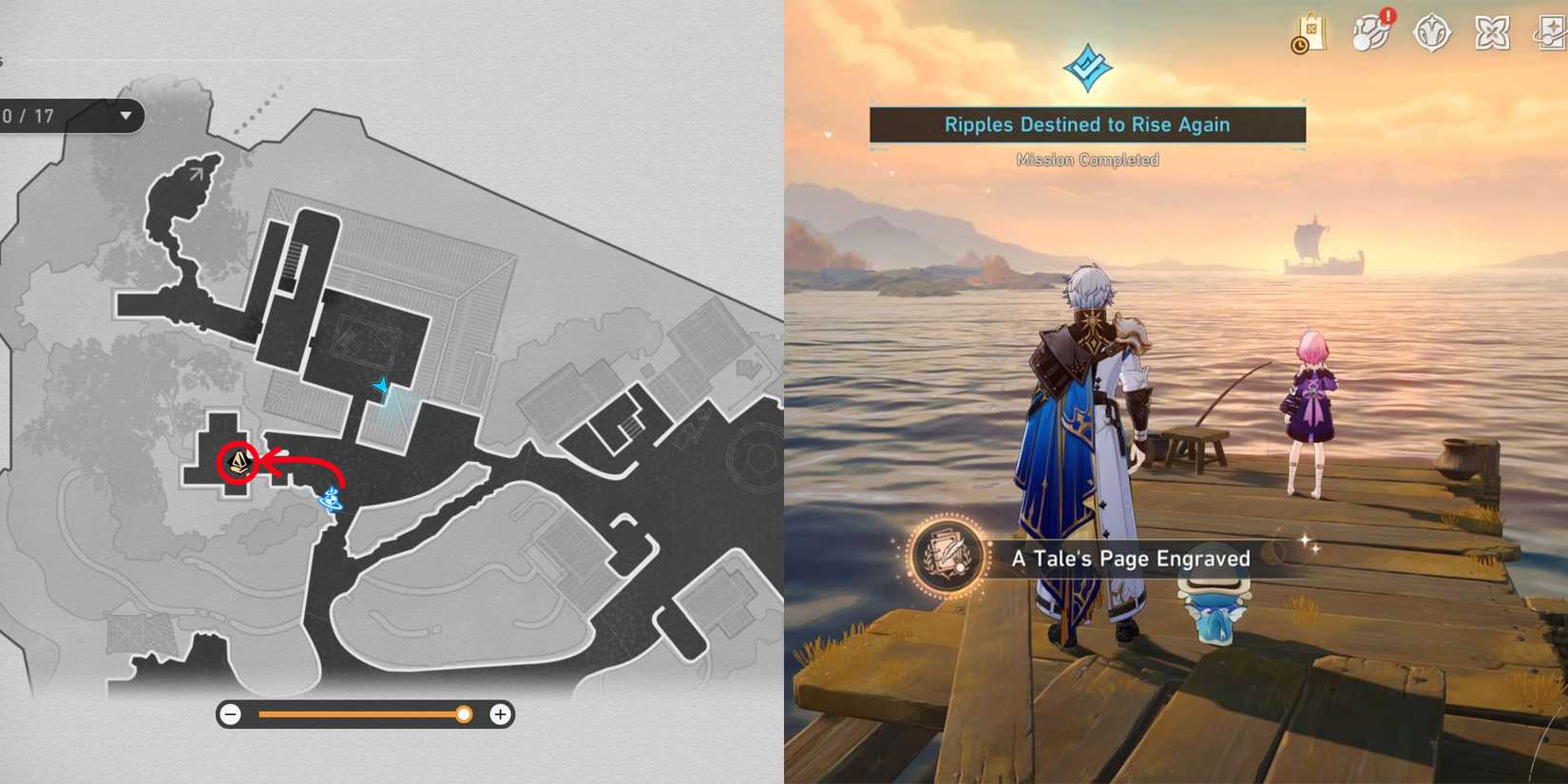
Task: Collapse the chest tracker panel arrow
Action: pos(125,116)
